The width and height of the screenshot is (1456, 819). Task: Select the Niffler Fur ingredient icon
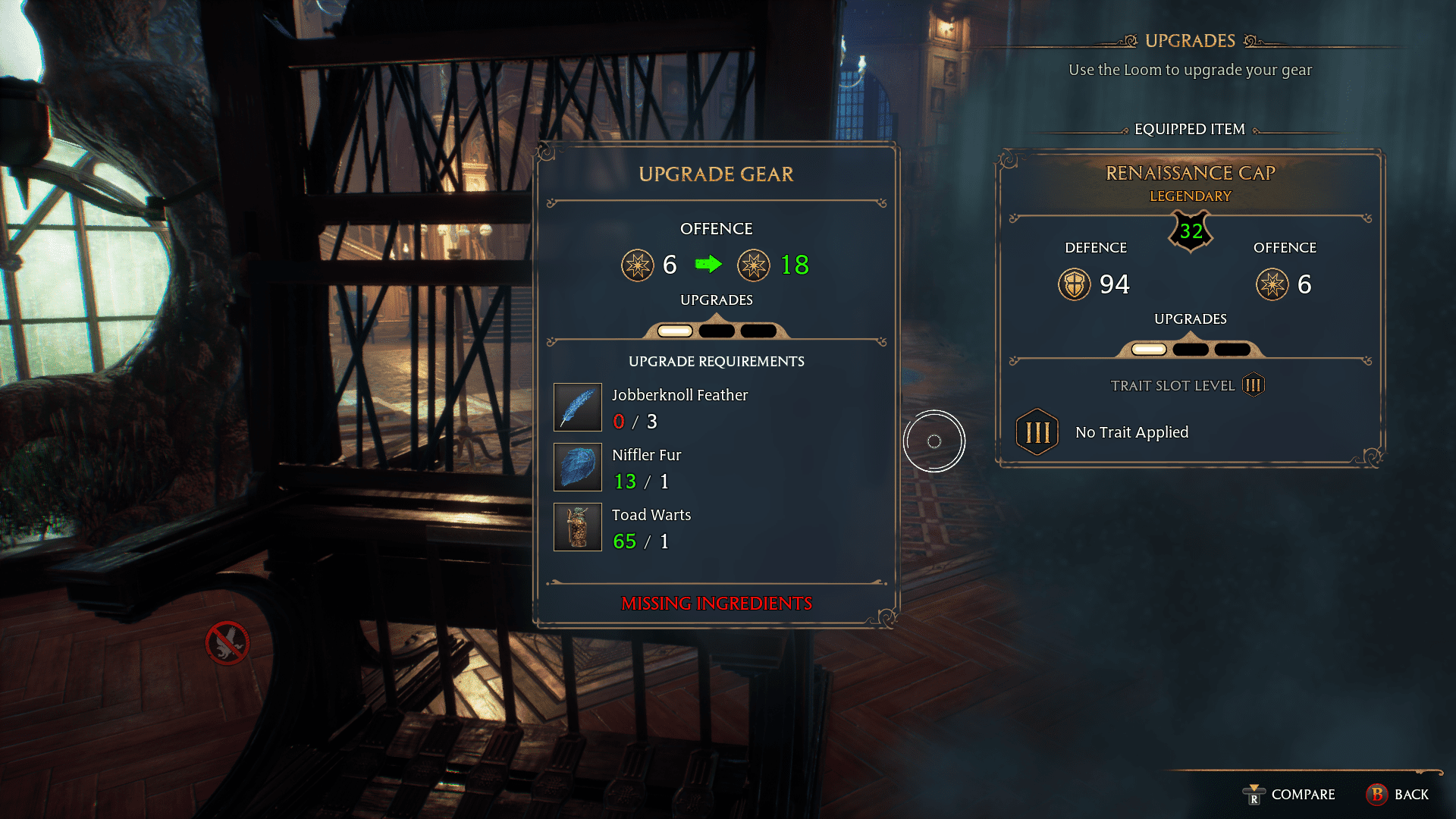(577, 467)
